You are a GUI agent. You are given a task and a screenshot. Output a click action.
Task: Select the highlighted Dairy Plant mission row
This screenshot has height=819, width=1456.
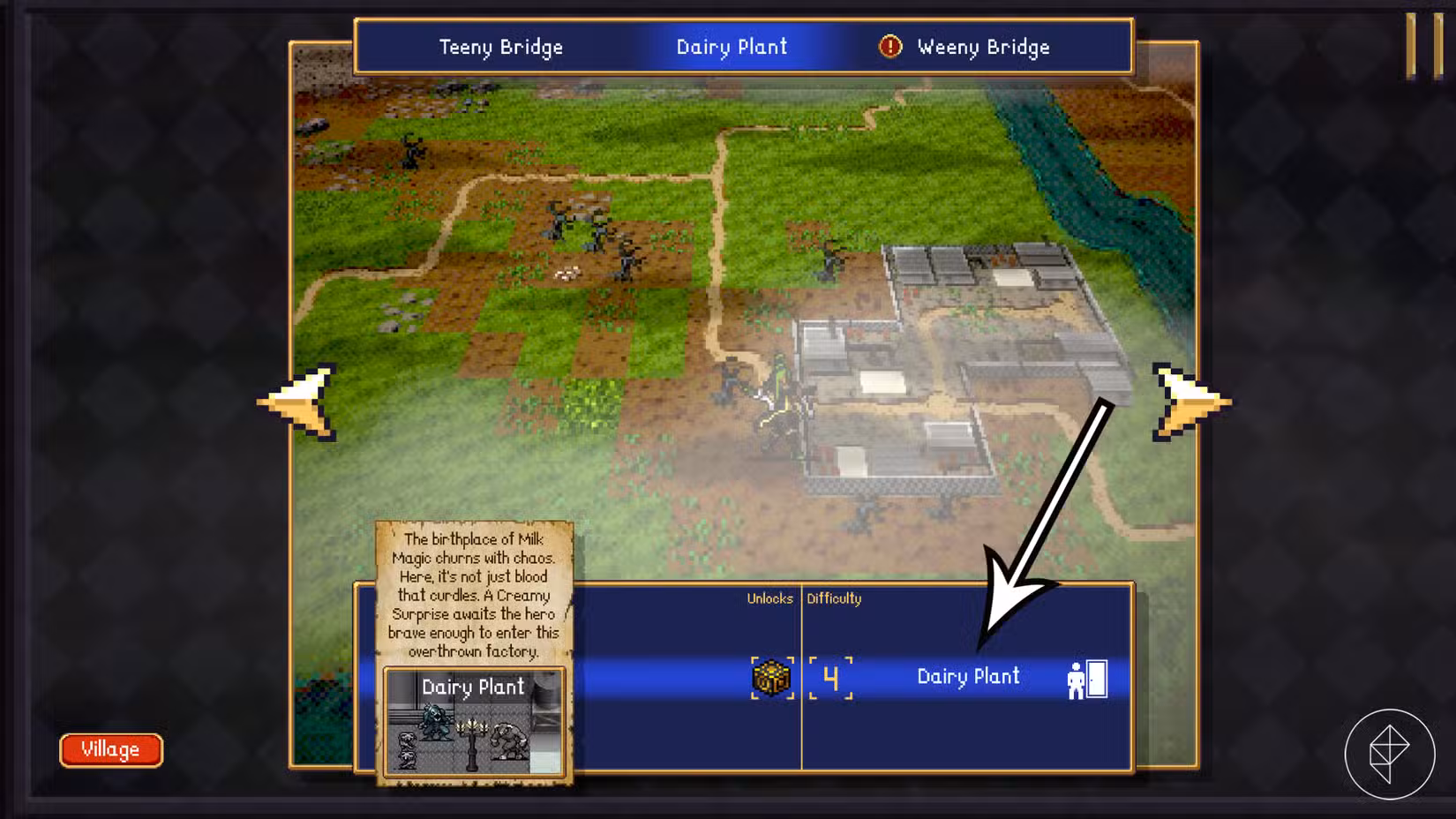(967, 678)
